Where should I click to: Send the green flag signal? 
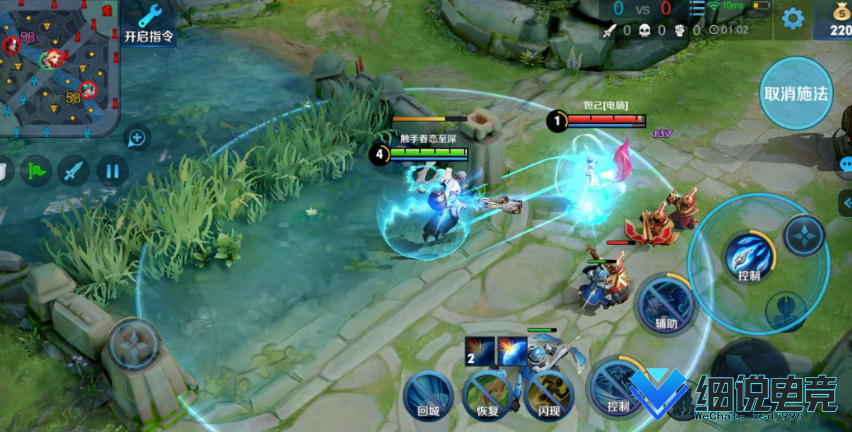pyautogui.click(x=36, y=170)
